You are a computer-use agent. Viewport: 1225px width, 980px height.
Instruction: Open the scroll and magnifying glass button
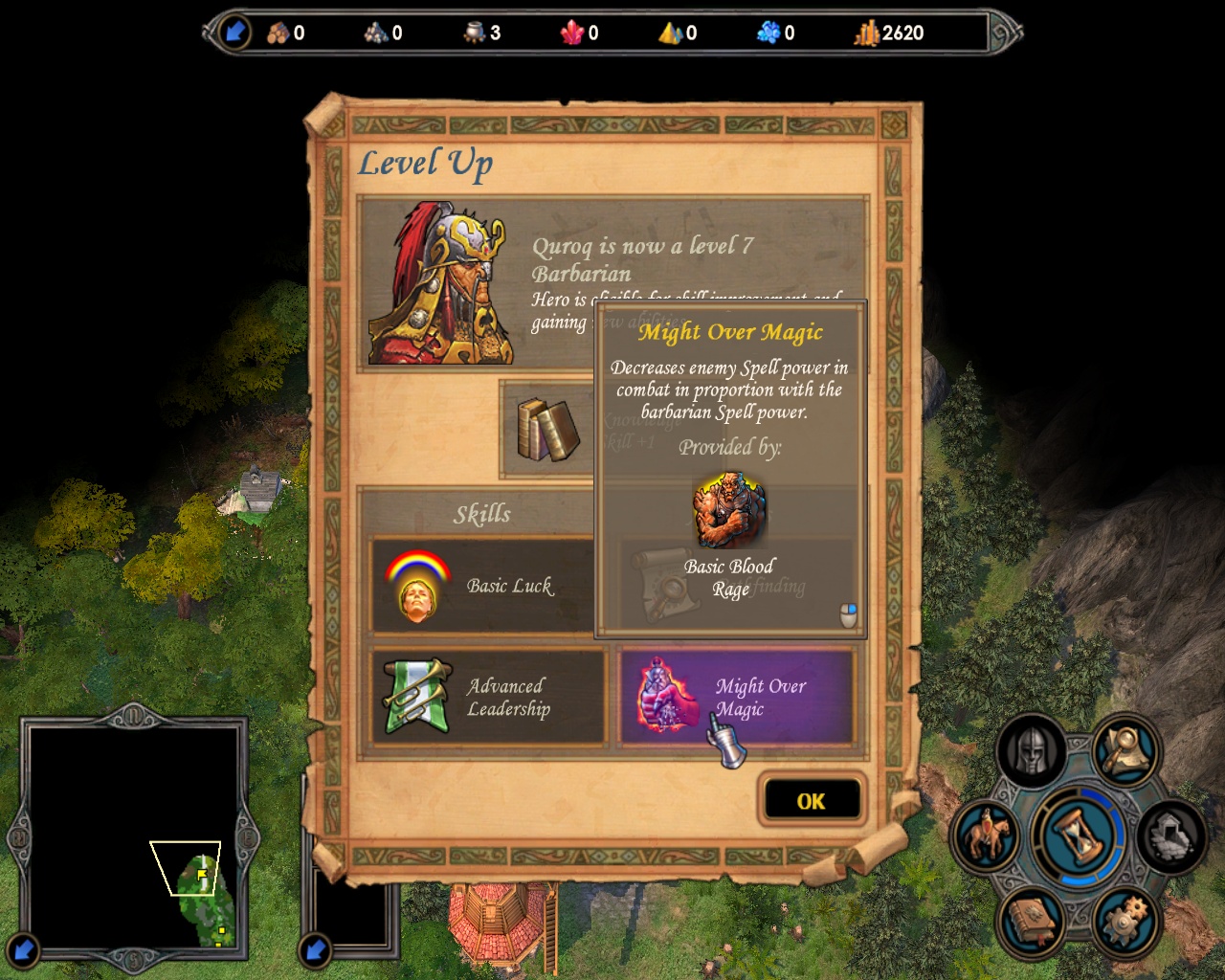point(1125,749)
